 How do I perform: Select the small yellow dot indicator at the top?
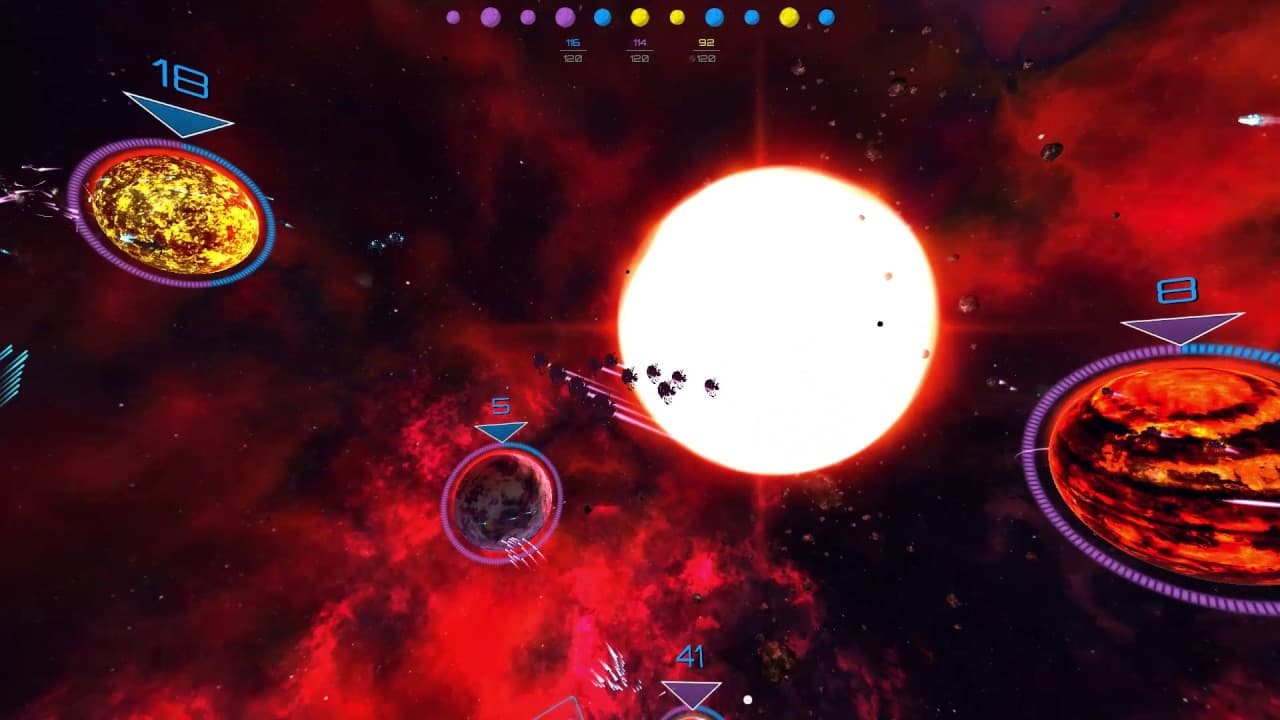pos(676,17)
